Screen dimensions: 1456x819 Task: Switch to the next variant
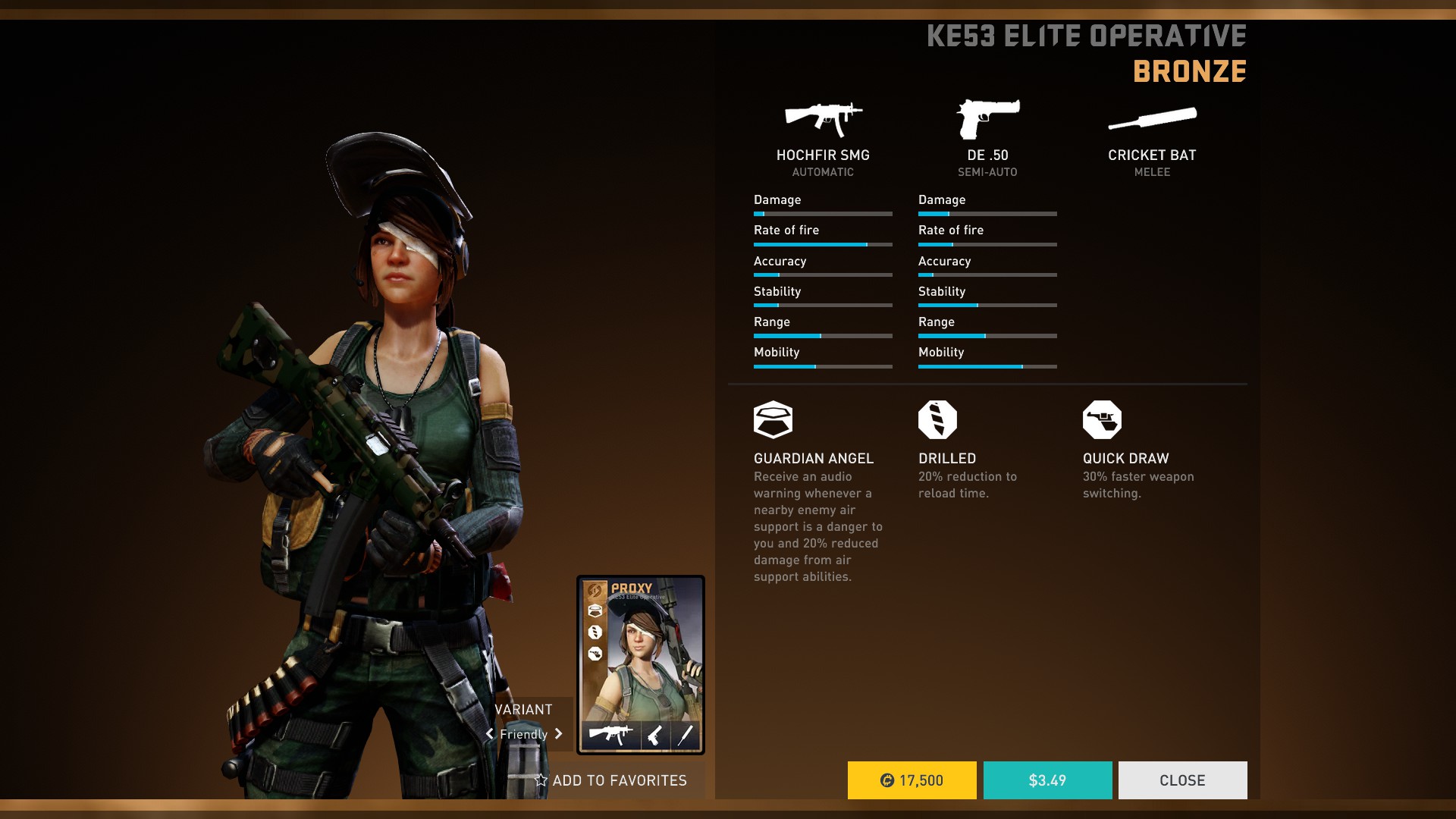(x=559, y=734)
